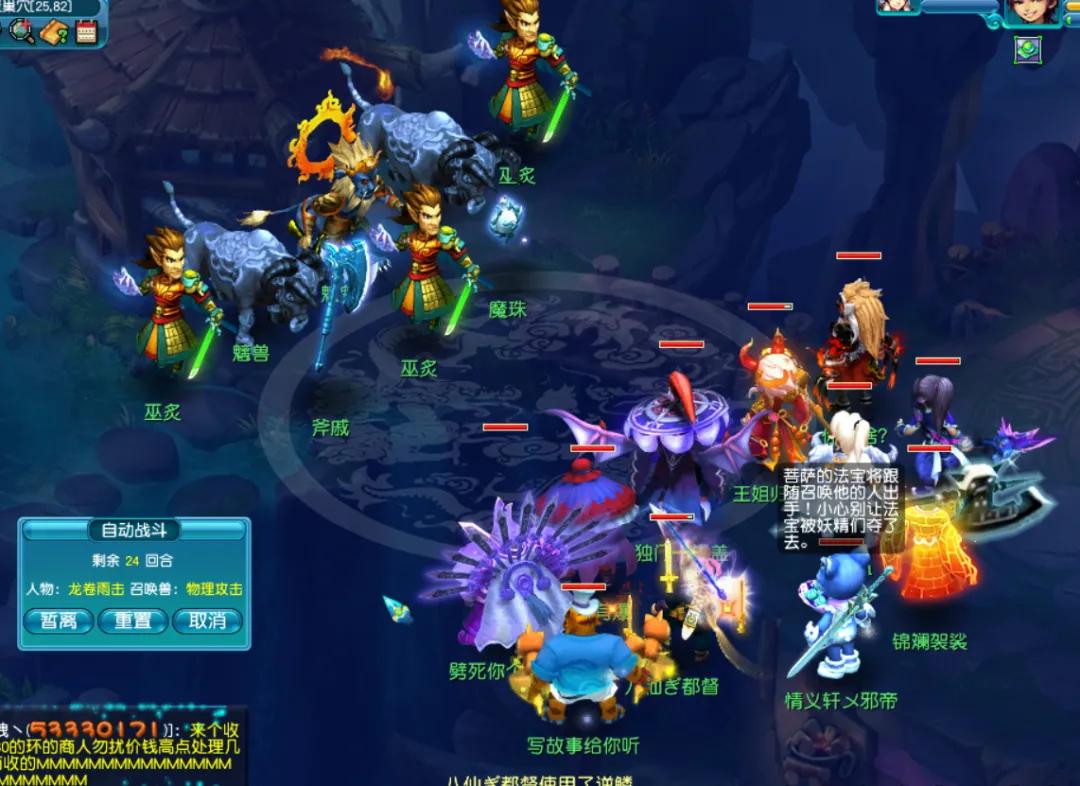Screen dimensions: 1080x786
Task: Select the summoned pet portrait
Action: pos(898,6)
